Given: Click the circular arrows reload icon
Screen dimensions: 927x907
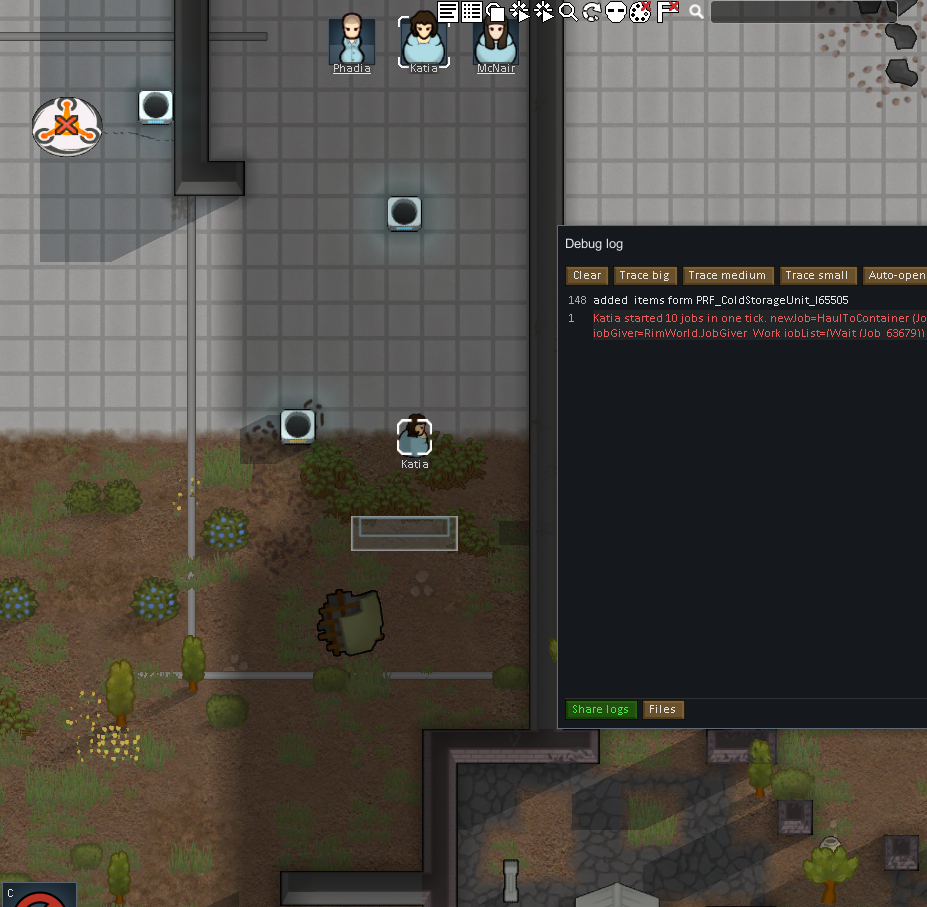Looking at the screenshot, I should [x=591, y=12].
